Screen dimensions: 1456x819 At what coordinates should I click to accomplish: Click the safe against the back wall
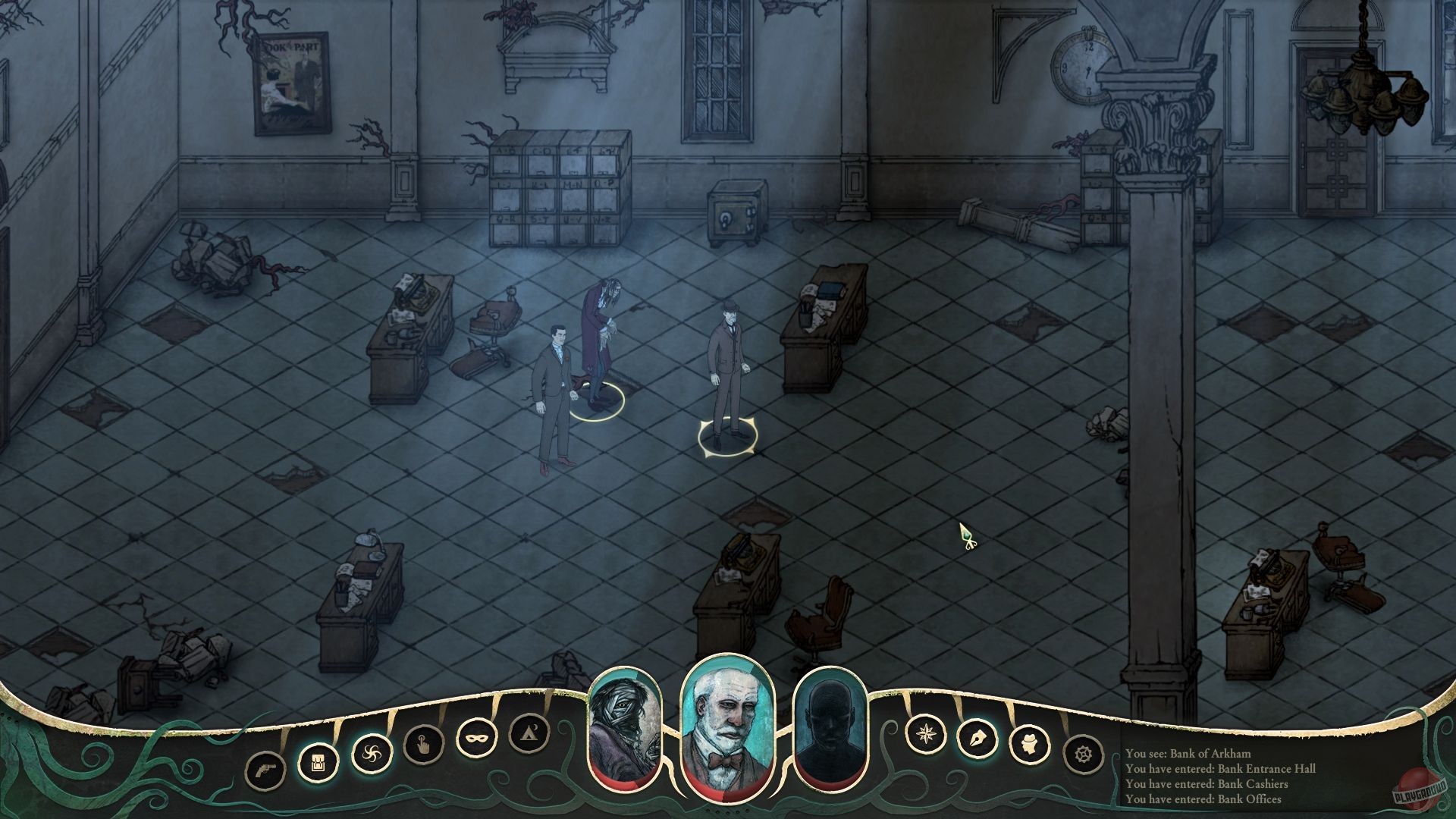click(734, 212)
